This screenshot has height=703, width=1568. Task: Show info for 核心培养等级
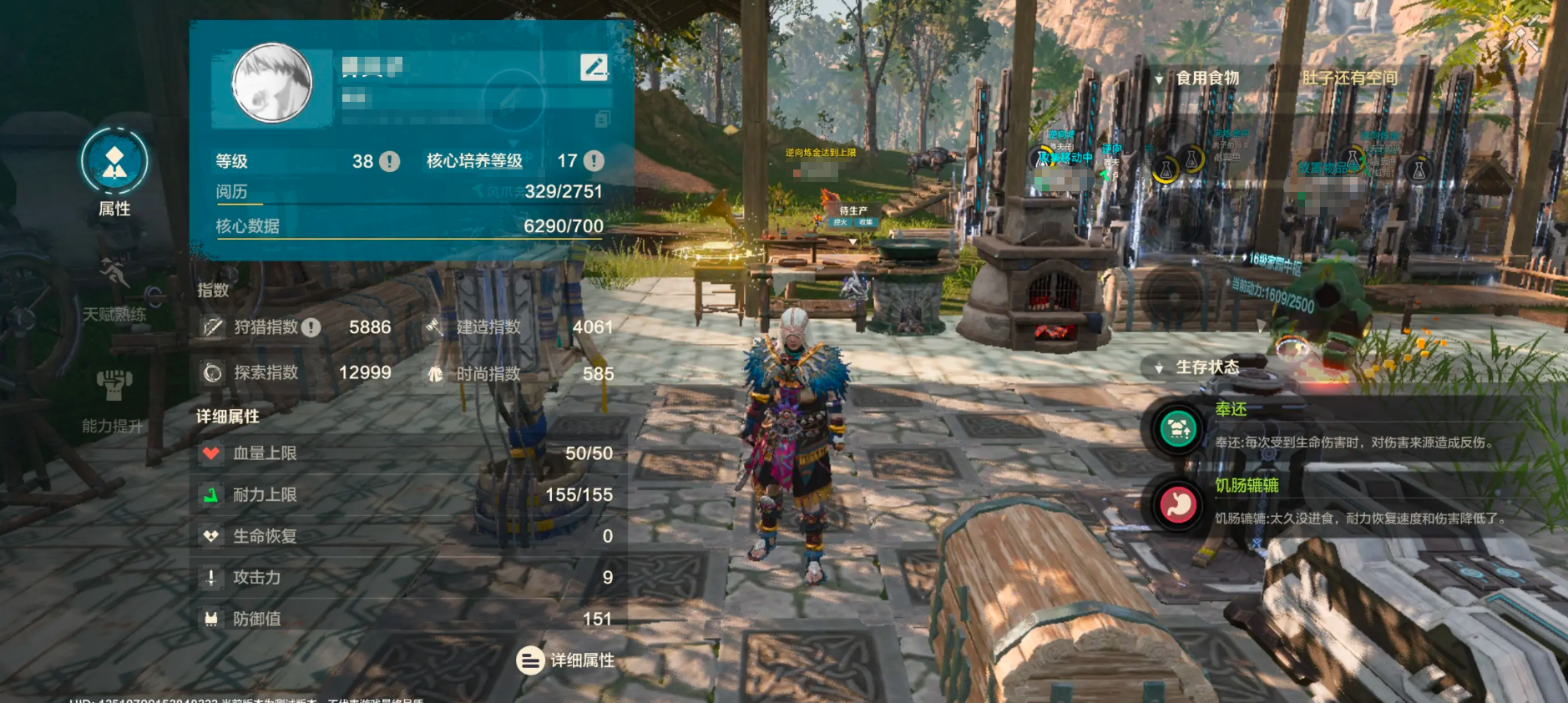pyautogui.click(x=594, y=161)
